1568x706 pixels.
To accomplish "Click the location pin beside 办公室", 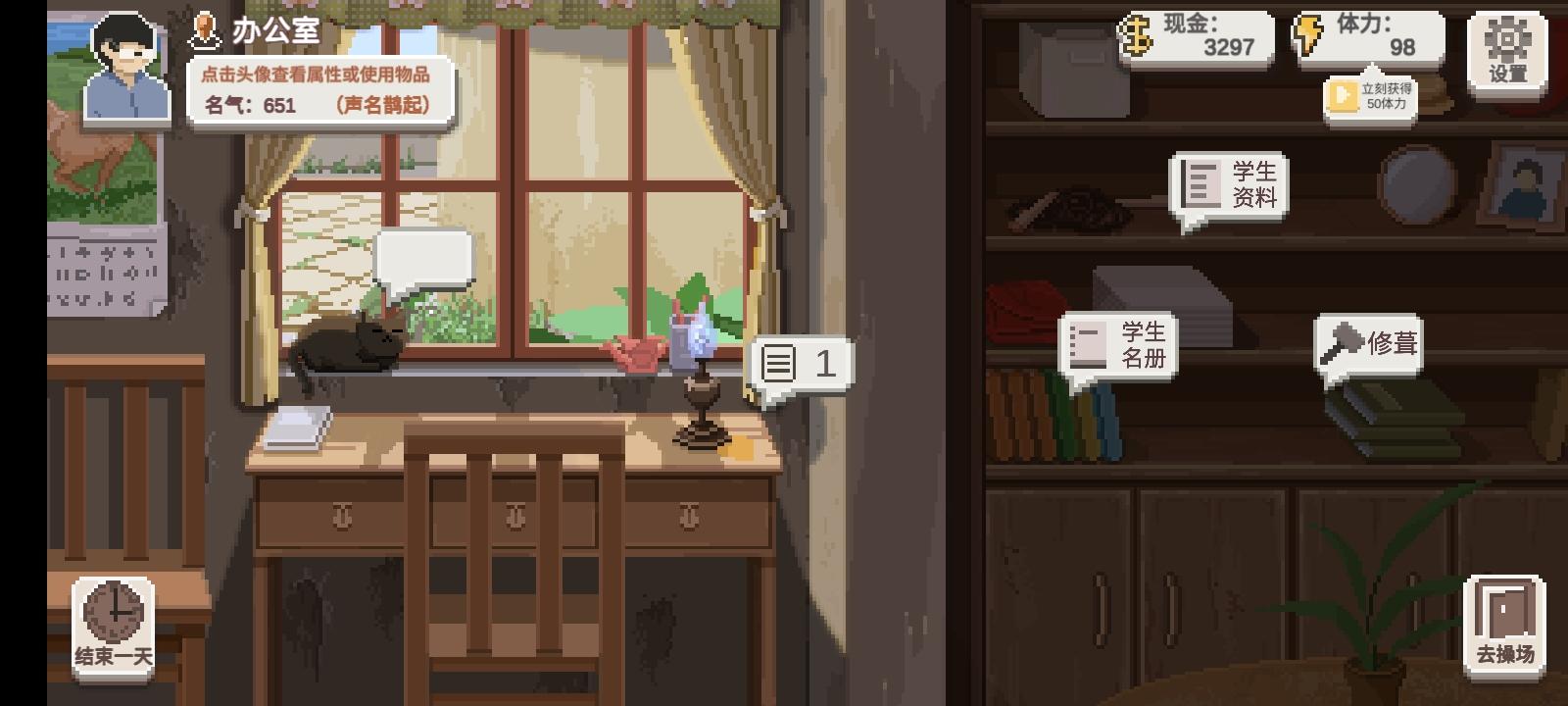I will click(203, 30).
